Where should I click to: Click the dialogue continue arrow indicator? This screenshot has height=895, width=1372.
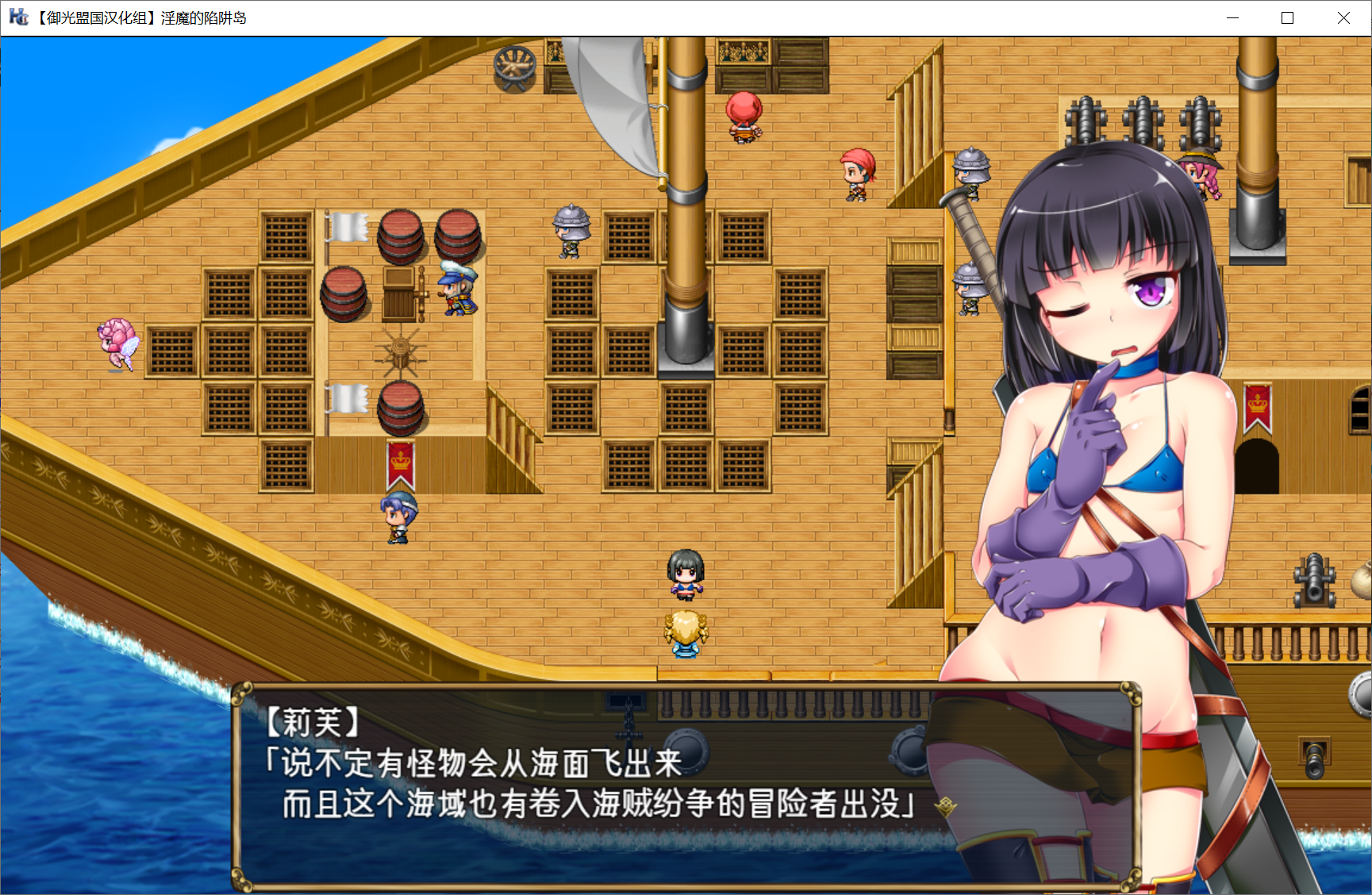pos(944,807)
